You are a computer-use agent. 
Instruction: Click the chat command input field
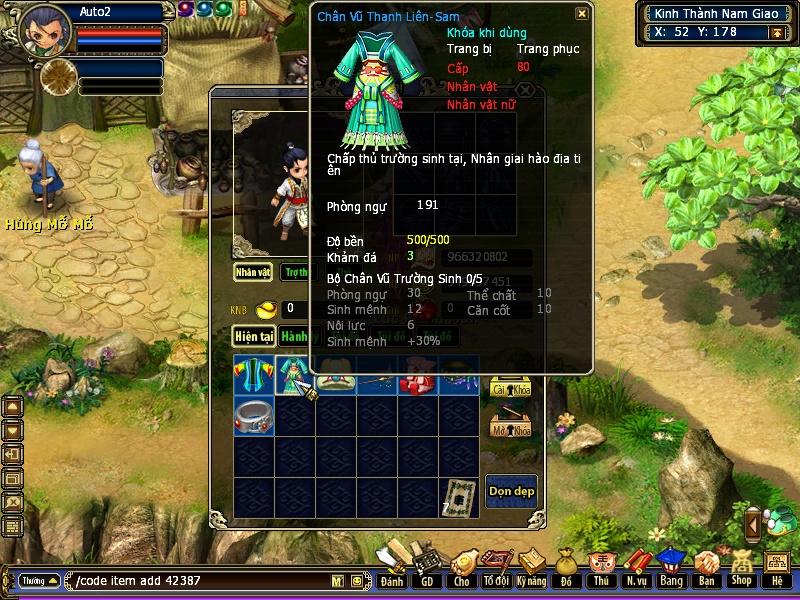pyautogui.click(x=200, y=581)
